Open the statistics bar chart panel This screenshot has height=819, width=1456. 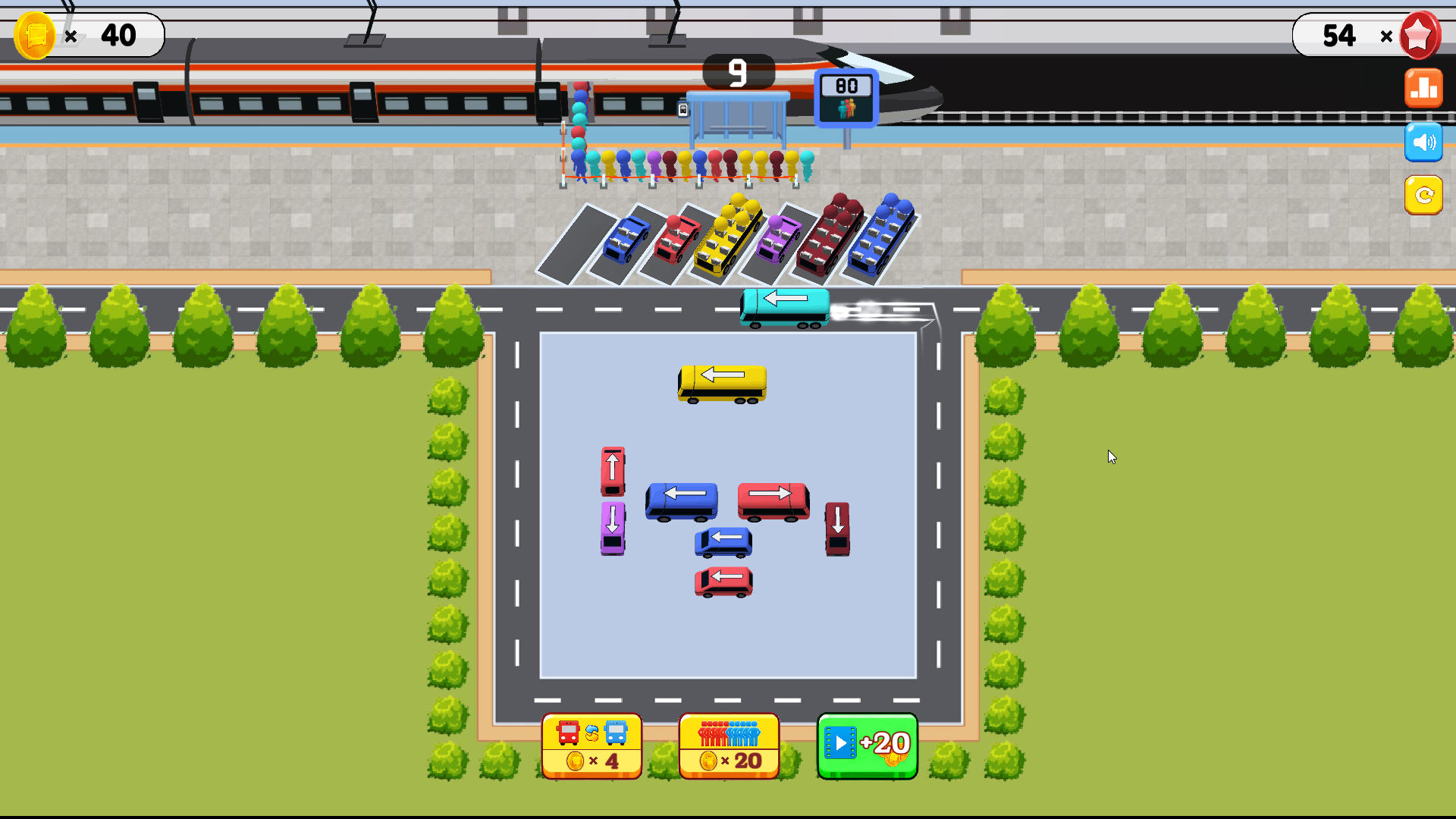tap(1423, 87)
